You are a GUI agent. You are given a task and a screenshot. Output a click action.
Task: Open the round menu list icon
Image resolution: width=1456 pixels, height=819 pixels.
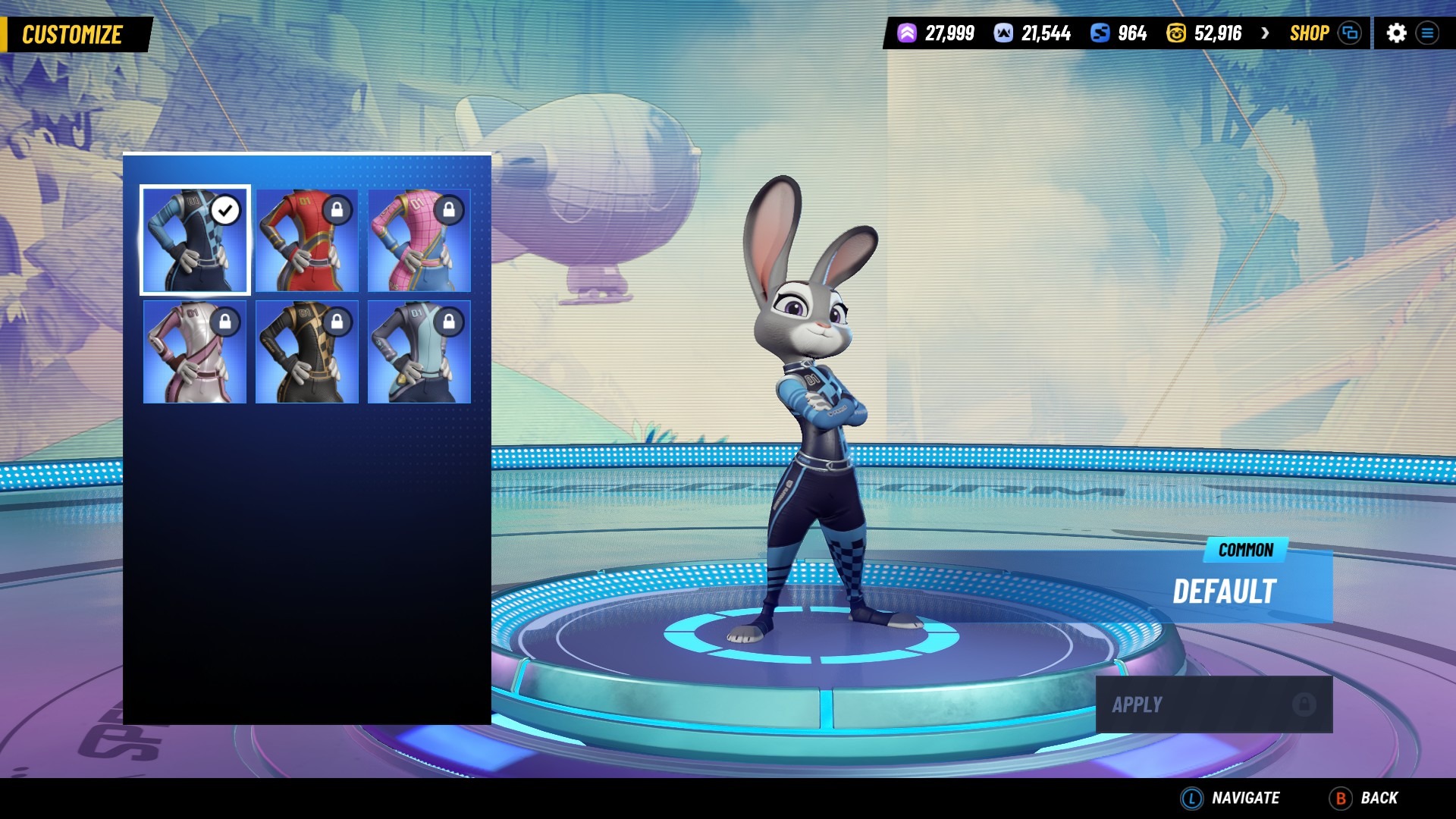click(x=1427, y=33)
